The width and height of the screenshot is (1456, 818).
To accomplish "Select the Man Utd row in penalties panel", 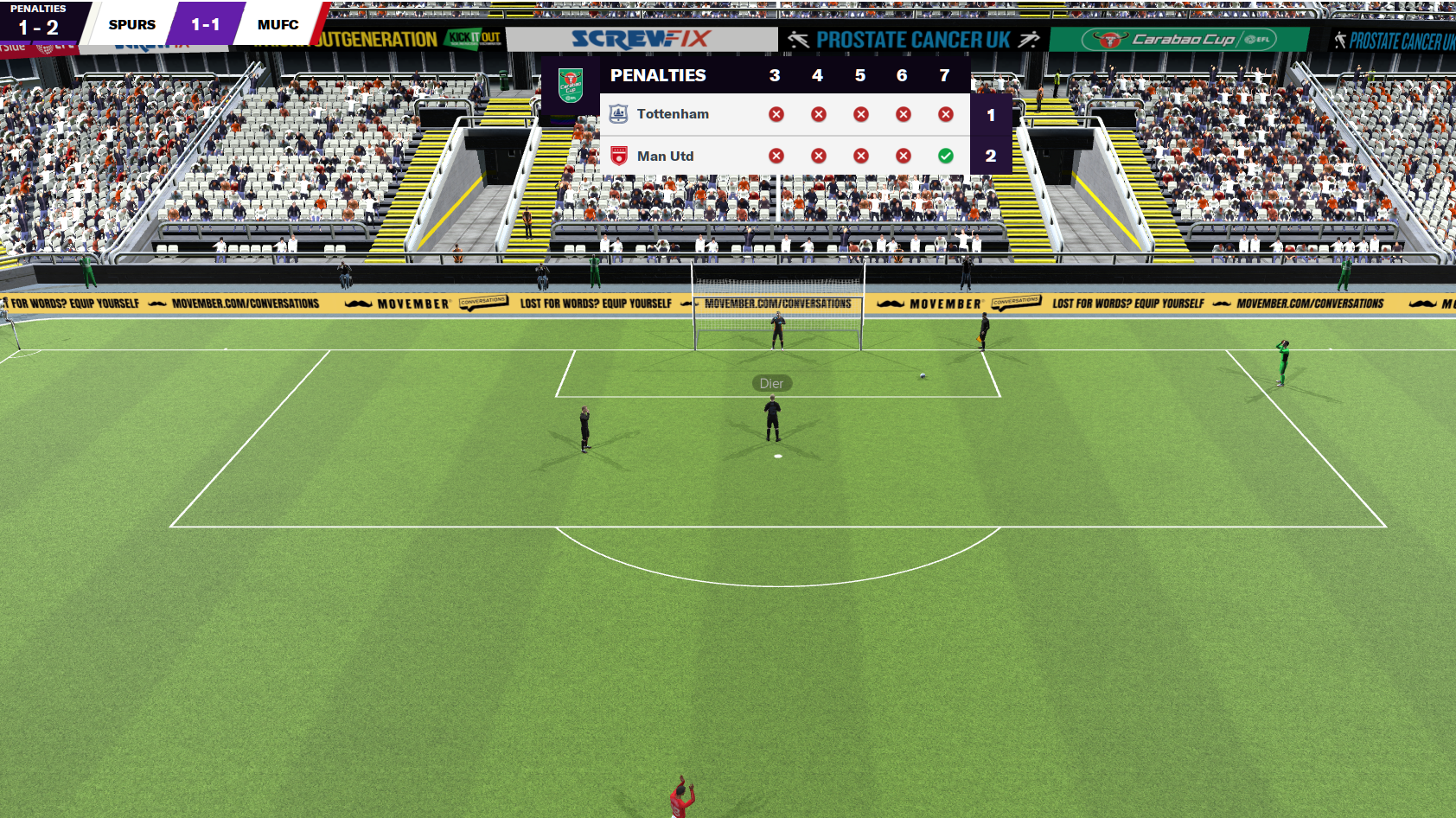I will pos(665,157).
